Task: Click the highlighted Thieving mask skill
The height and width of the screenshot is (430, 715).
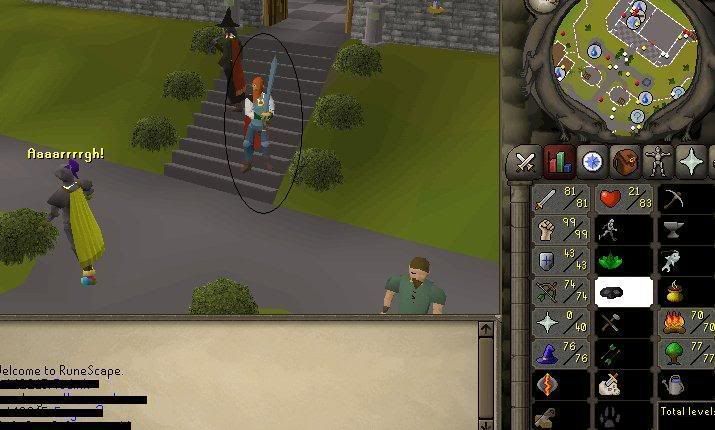Action: (623, 292)
